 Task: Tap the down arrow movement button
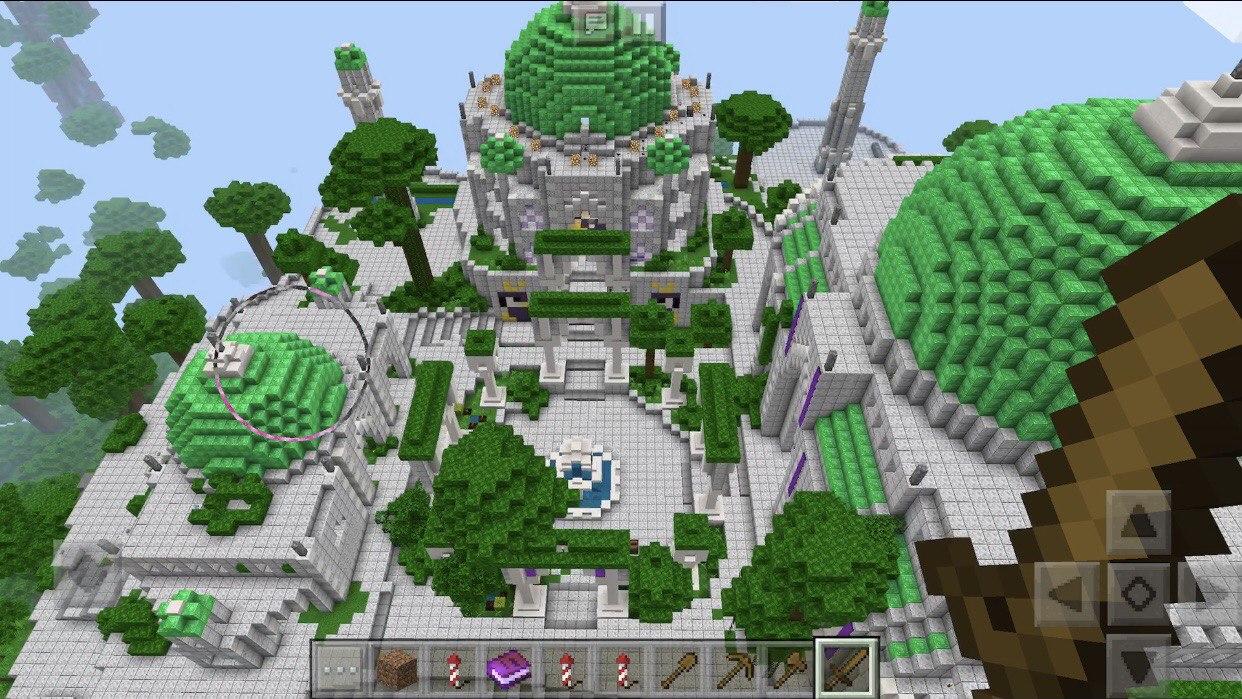click(1138, 664)
